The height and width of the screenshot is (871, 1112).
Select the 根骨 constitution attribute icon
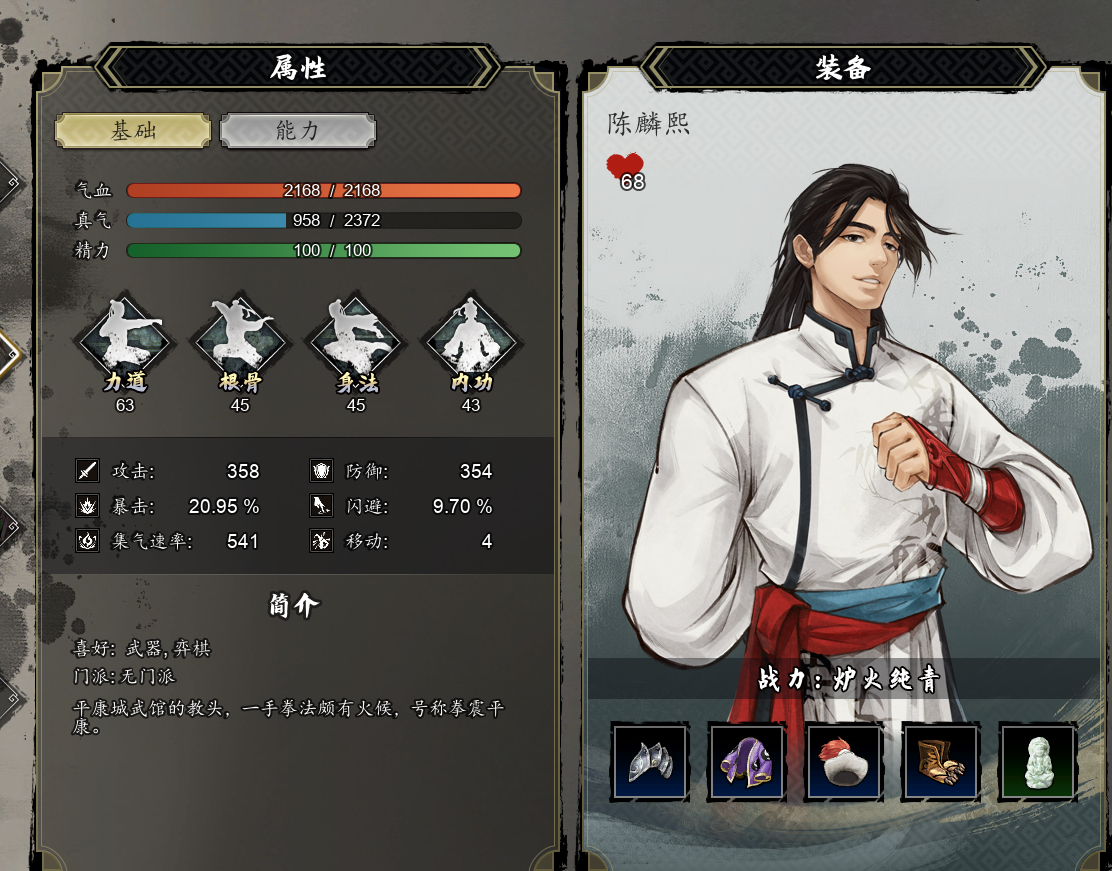(x=240, y=343)
